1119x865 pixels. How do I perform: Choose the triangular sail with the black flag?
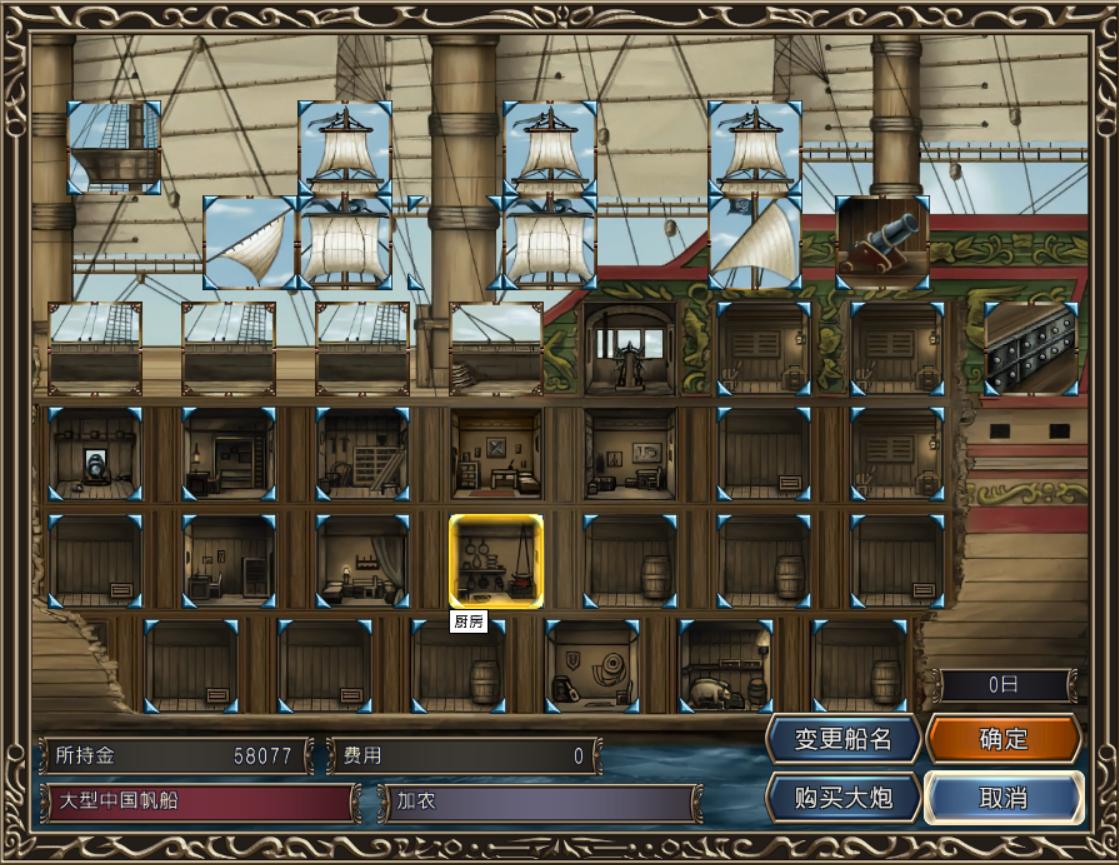coord(754,243)
